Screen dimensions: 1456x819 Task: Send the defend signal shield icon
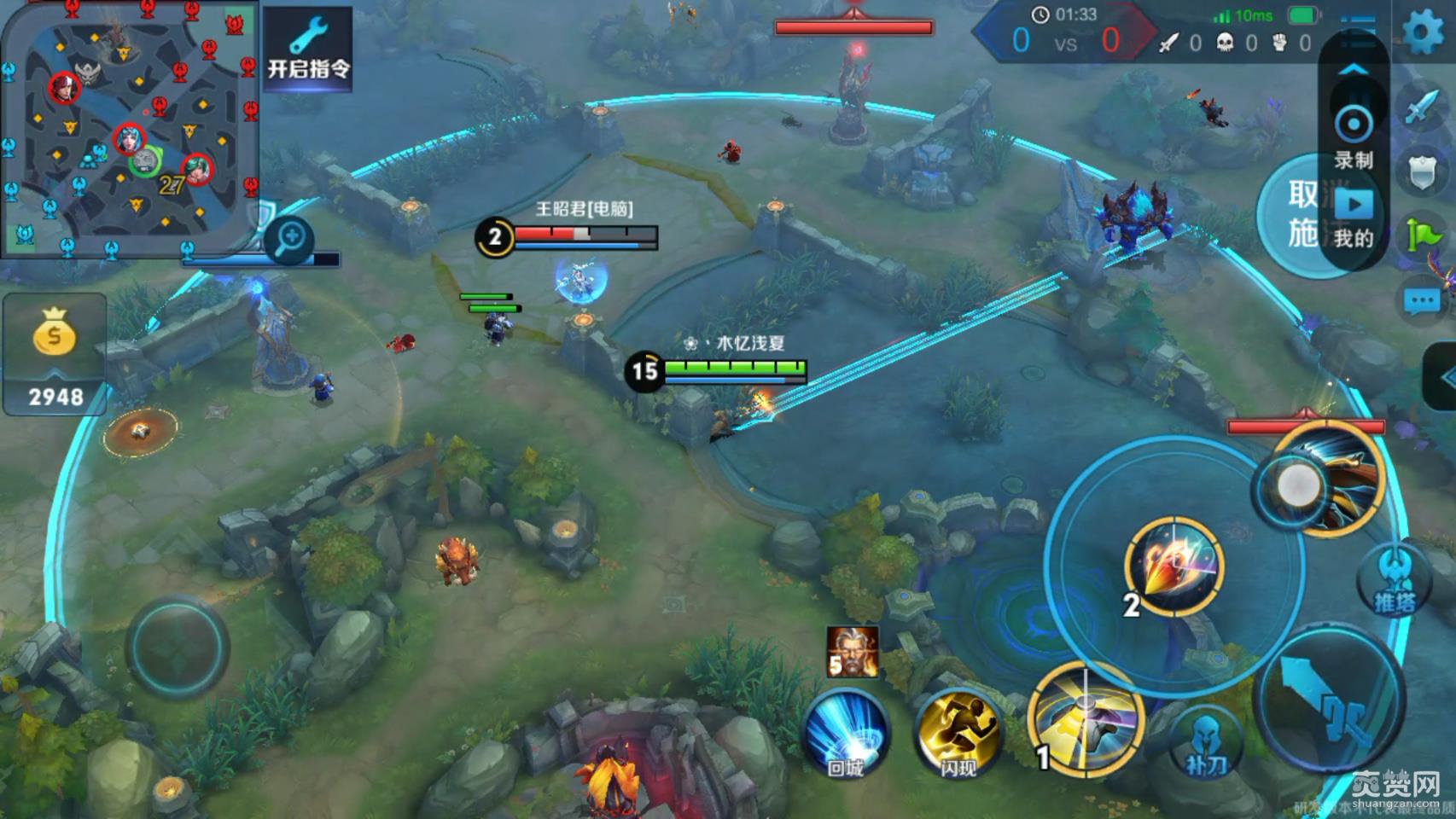click(x=1422, y=171)
